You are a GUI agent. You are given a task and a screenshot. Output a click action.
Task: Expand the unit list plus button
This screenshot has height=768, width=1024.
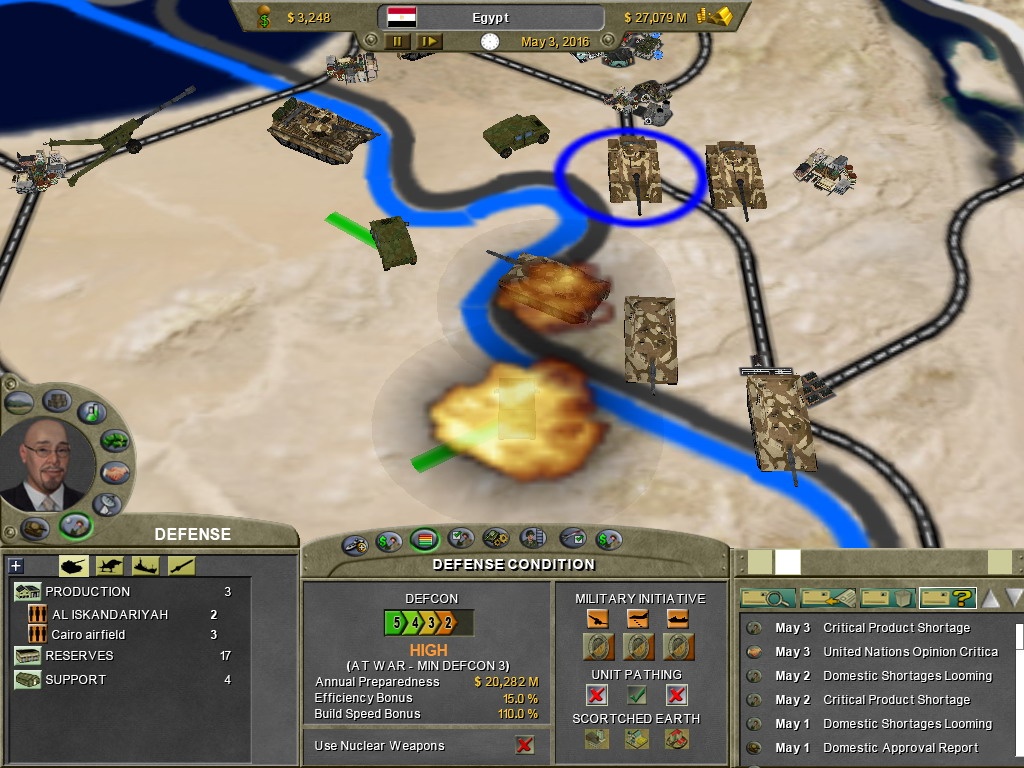coord(15,566)
